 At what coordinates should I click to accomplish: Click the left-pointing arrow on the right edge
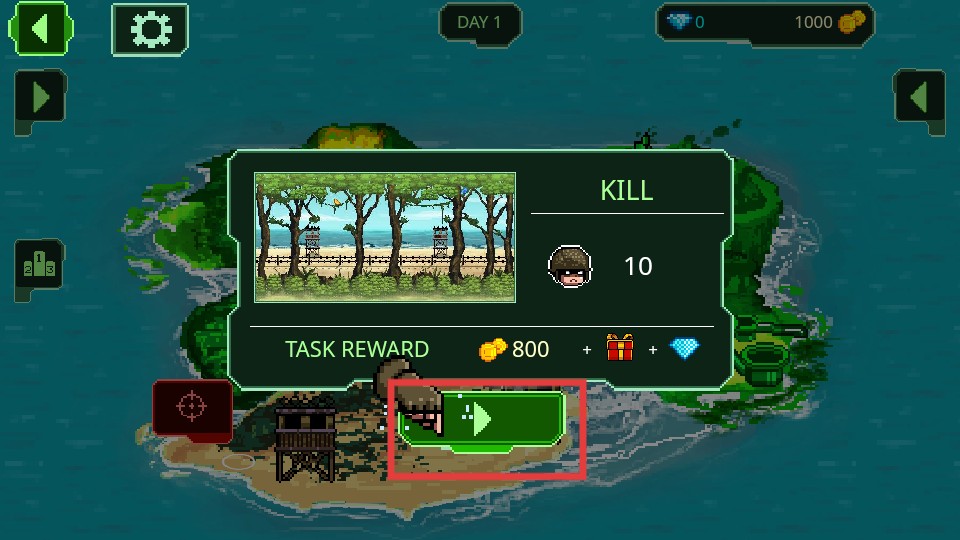918,99
